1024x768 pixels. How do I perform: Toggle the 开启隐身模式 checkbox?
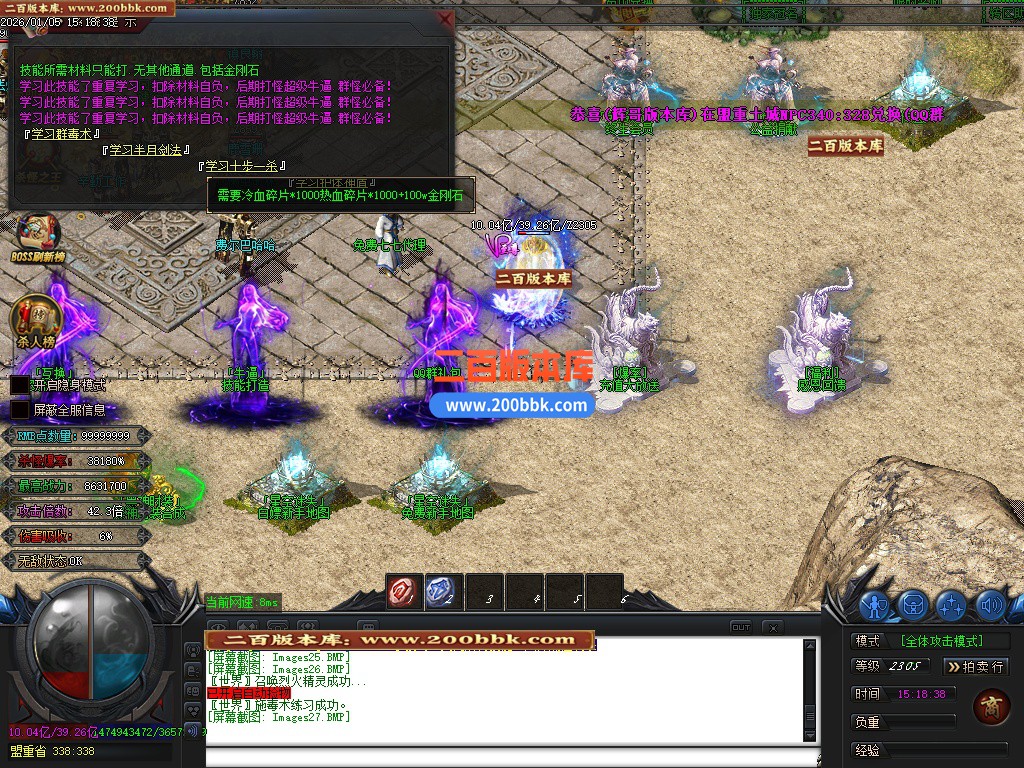[x=20, y=385]
